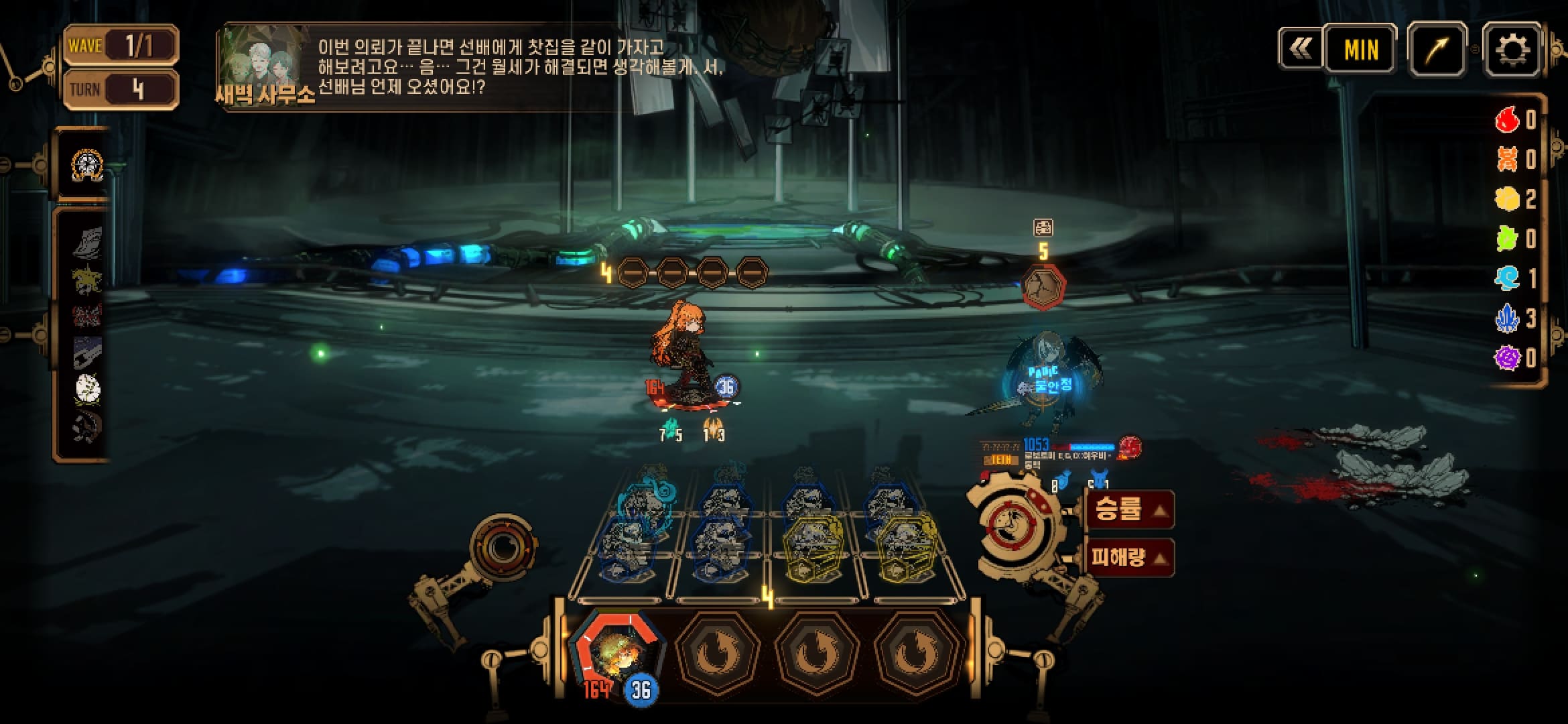Viewport: 1568px width, 724px height.
Task: Collapse the top bar with double-arrow button
Action: click(x=1301, y=48)
